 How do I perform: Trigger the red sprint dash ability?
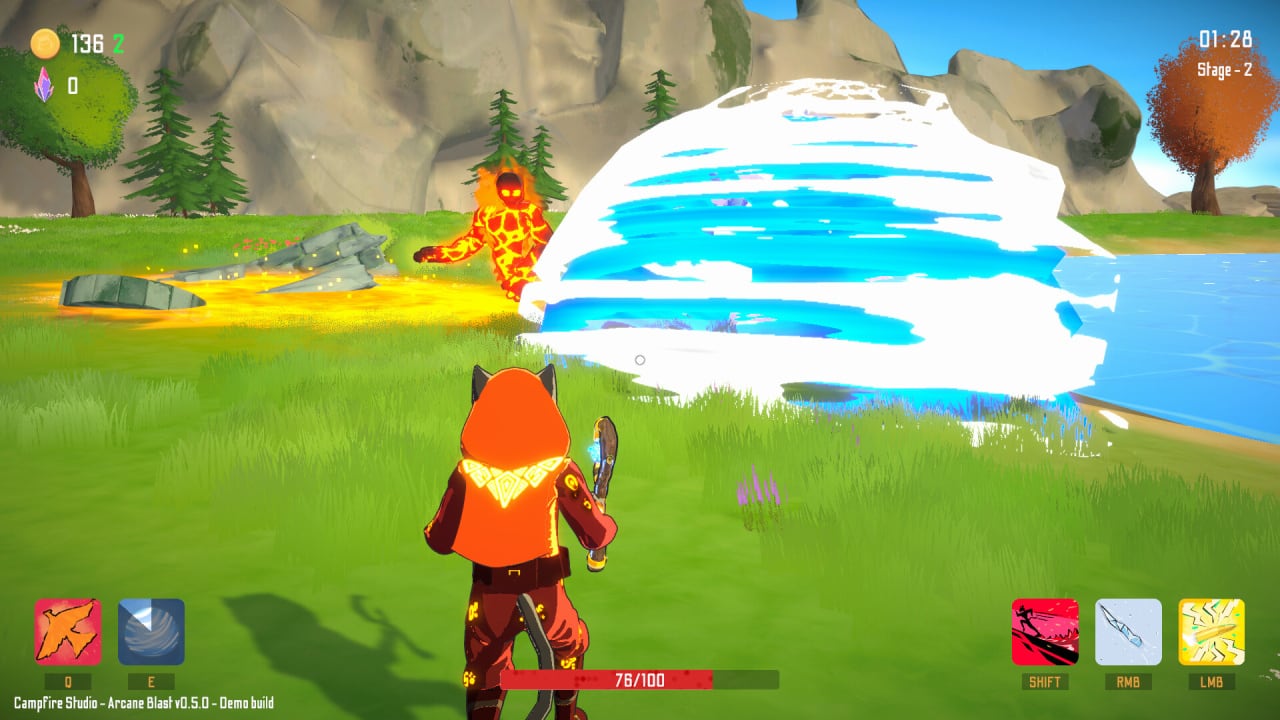pos(1045,632)
